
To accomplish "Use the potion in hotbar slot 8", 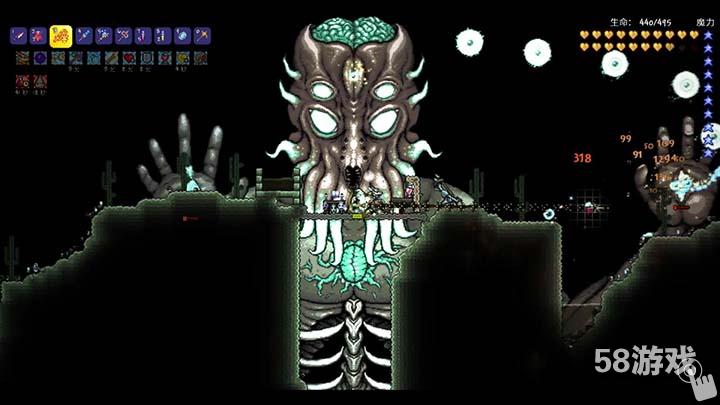I will pos(162,36).
